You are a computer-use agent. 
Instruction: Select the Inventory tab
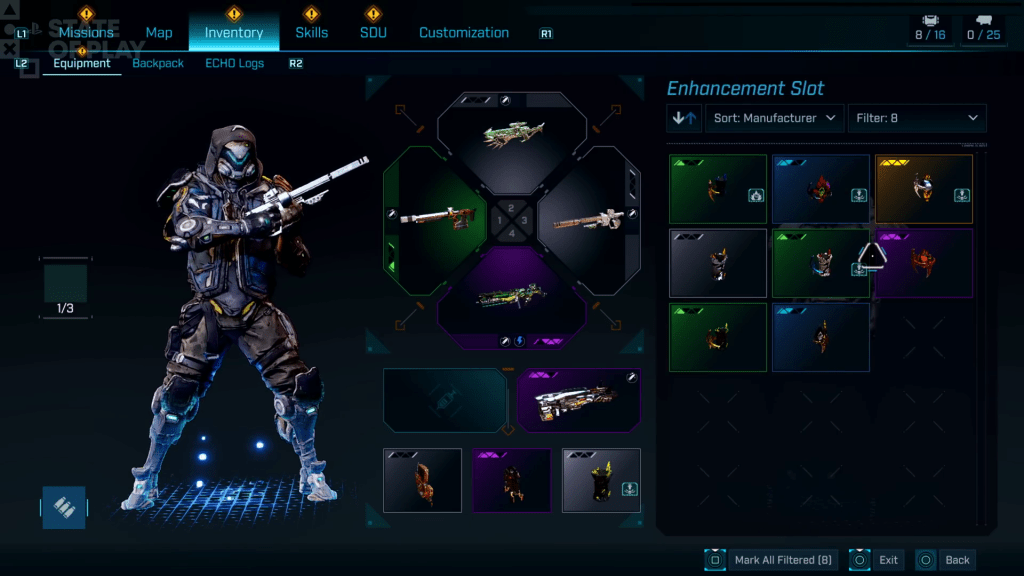[234, 32]
